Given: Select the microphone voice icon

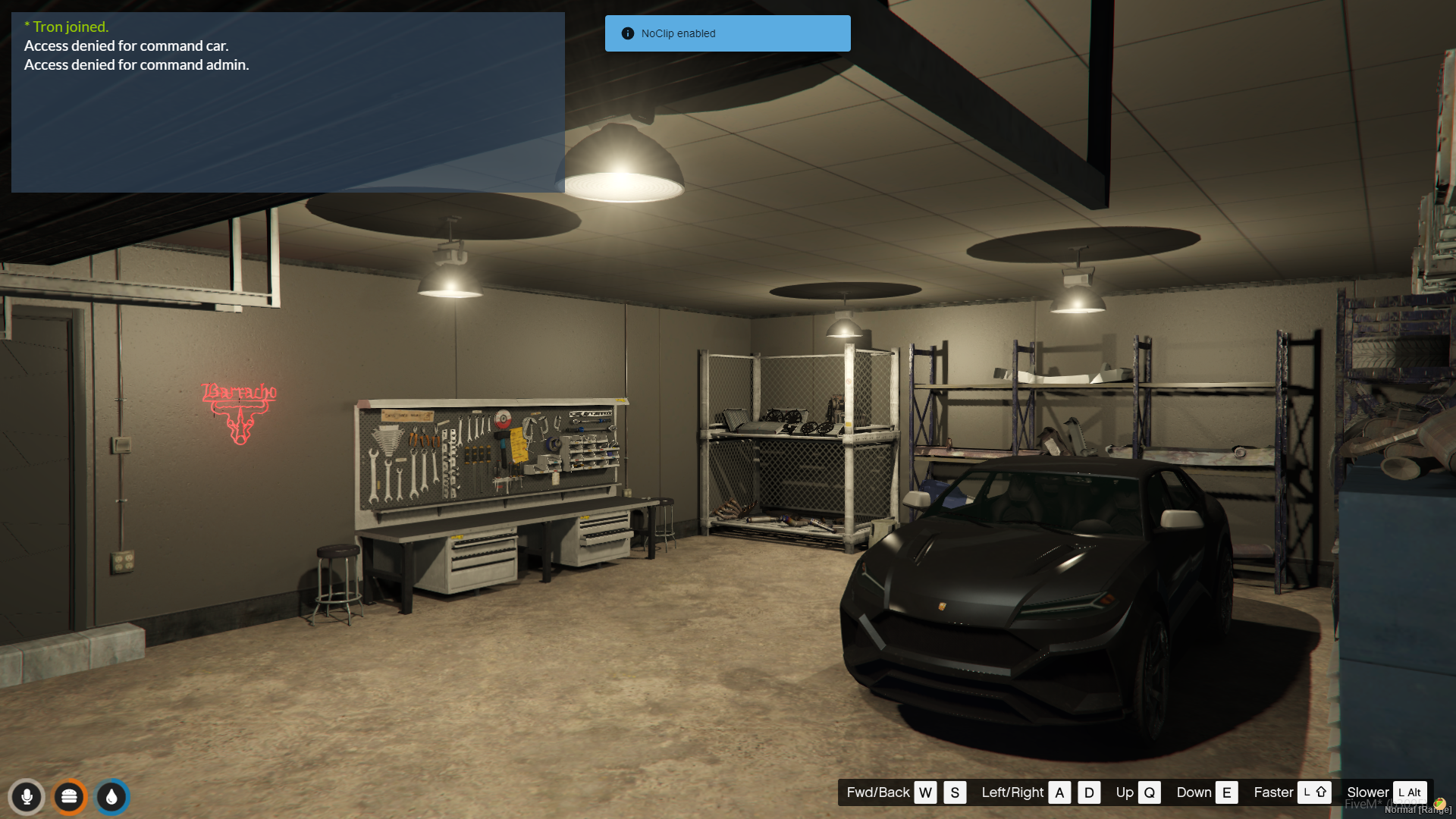Looking at the screenshot, I should tap(27, 797).
